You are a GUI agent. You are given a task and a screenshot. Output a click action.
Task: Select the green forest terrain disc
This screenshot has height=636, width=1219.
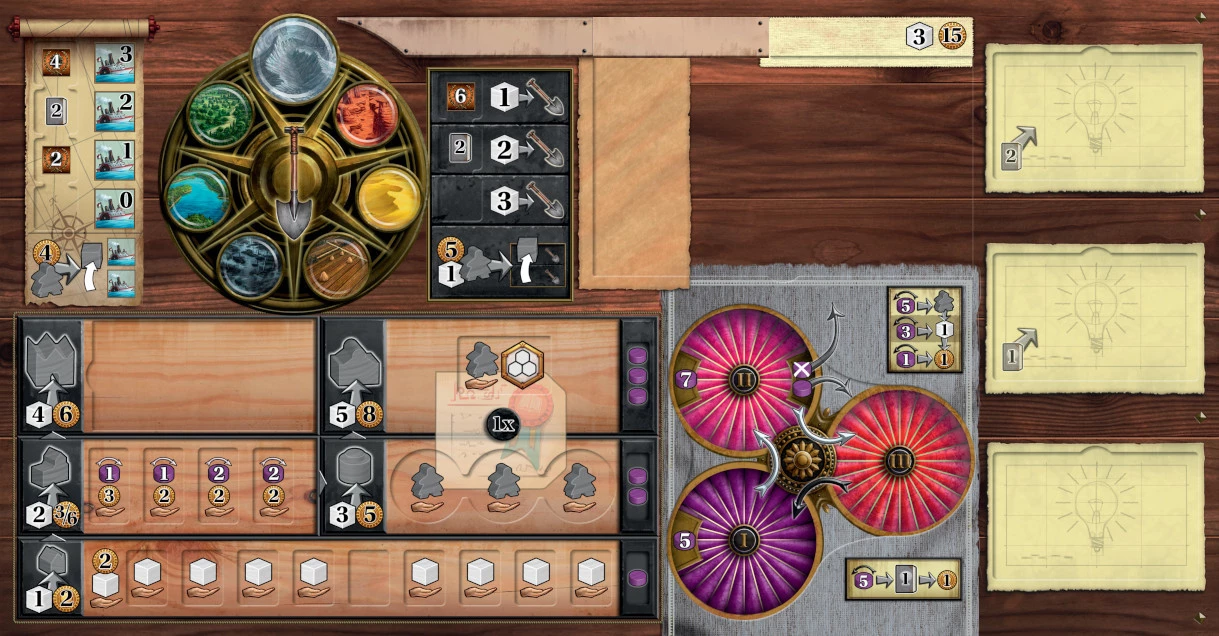tap(221, 114)
